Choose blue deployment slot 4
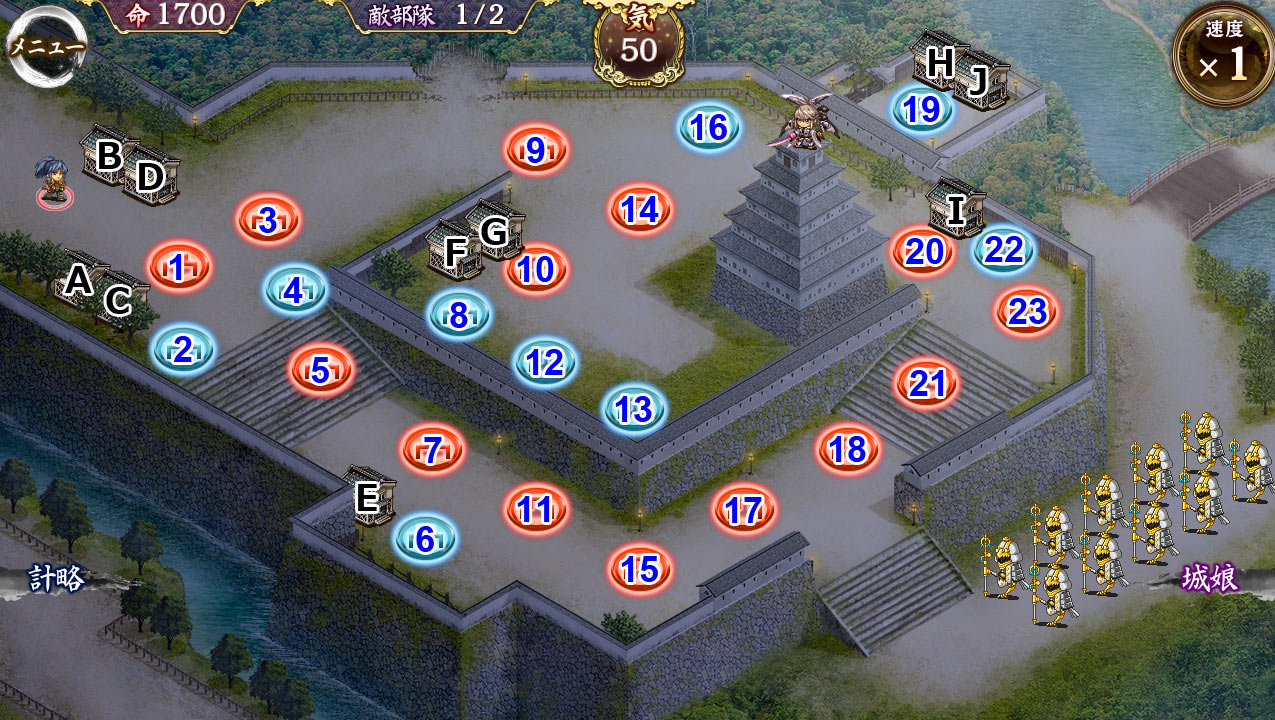The image size is (1275, 720). click(294, 290)
